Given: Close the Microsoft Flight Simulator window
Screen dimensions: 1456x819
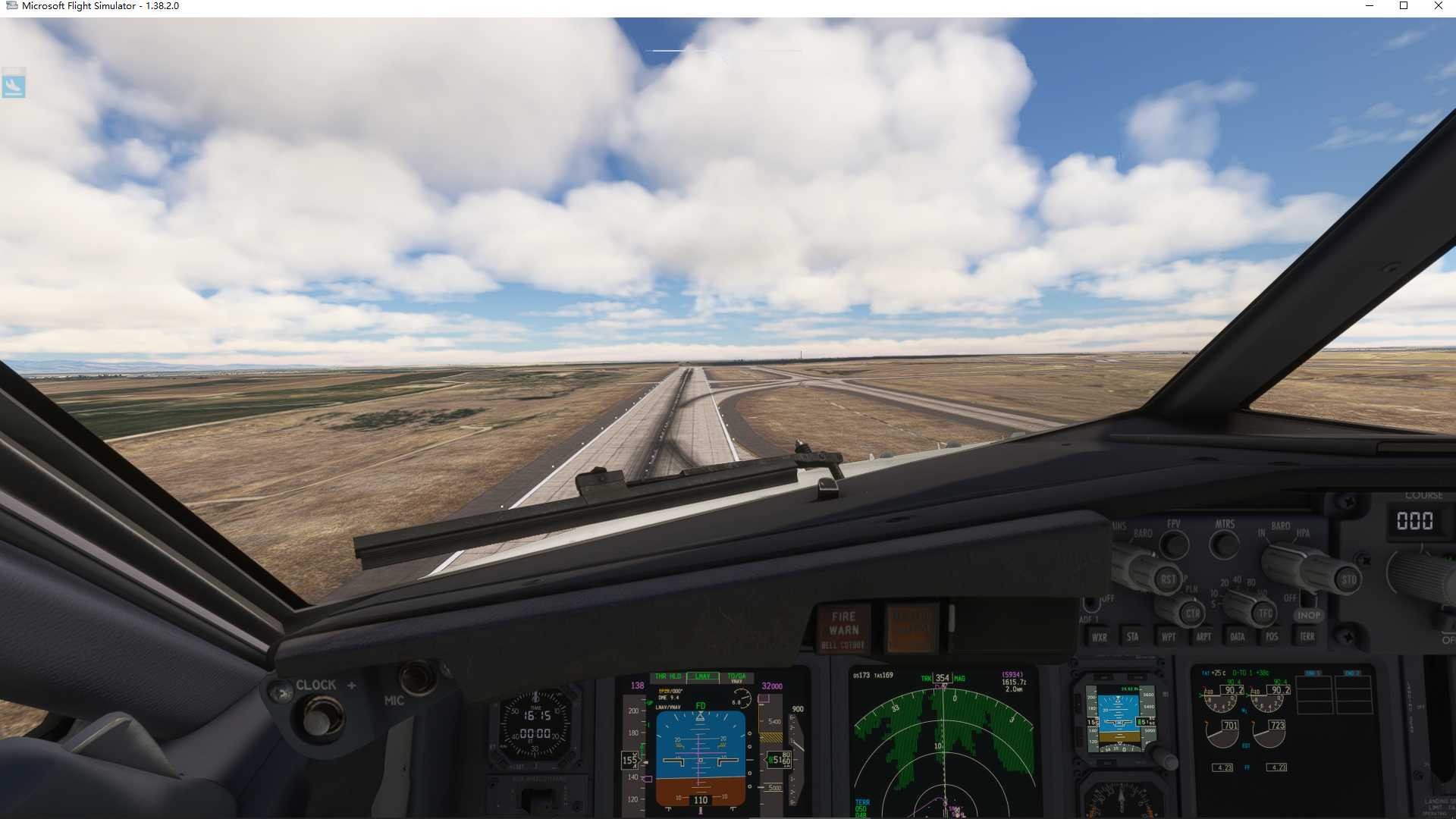Looking at the screenshot, I should [x=1438, y=6].
